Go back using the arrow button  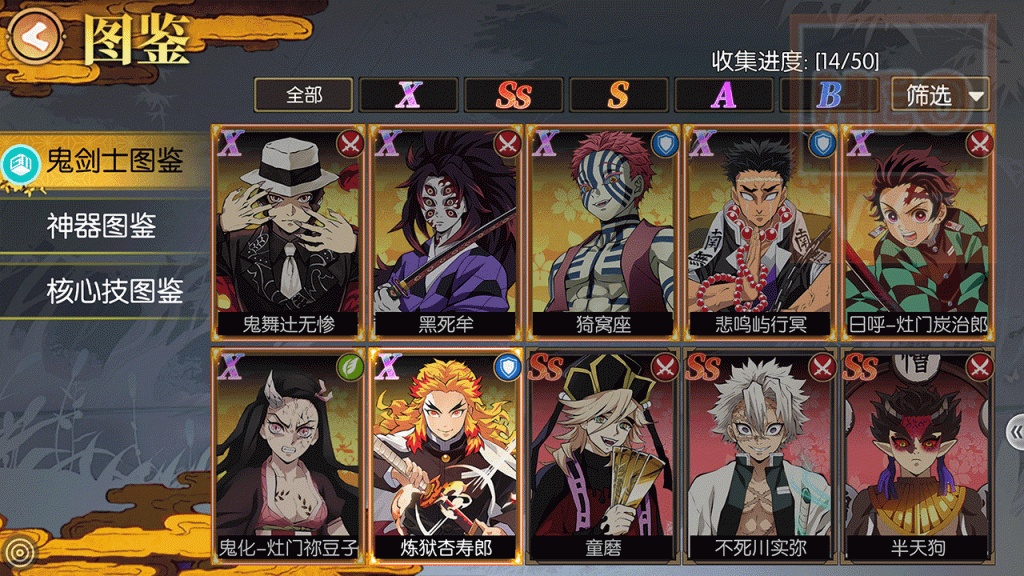point(34,36)
